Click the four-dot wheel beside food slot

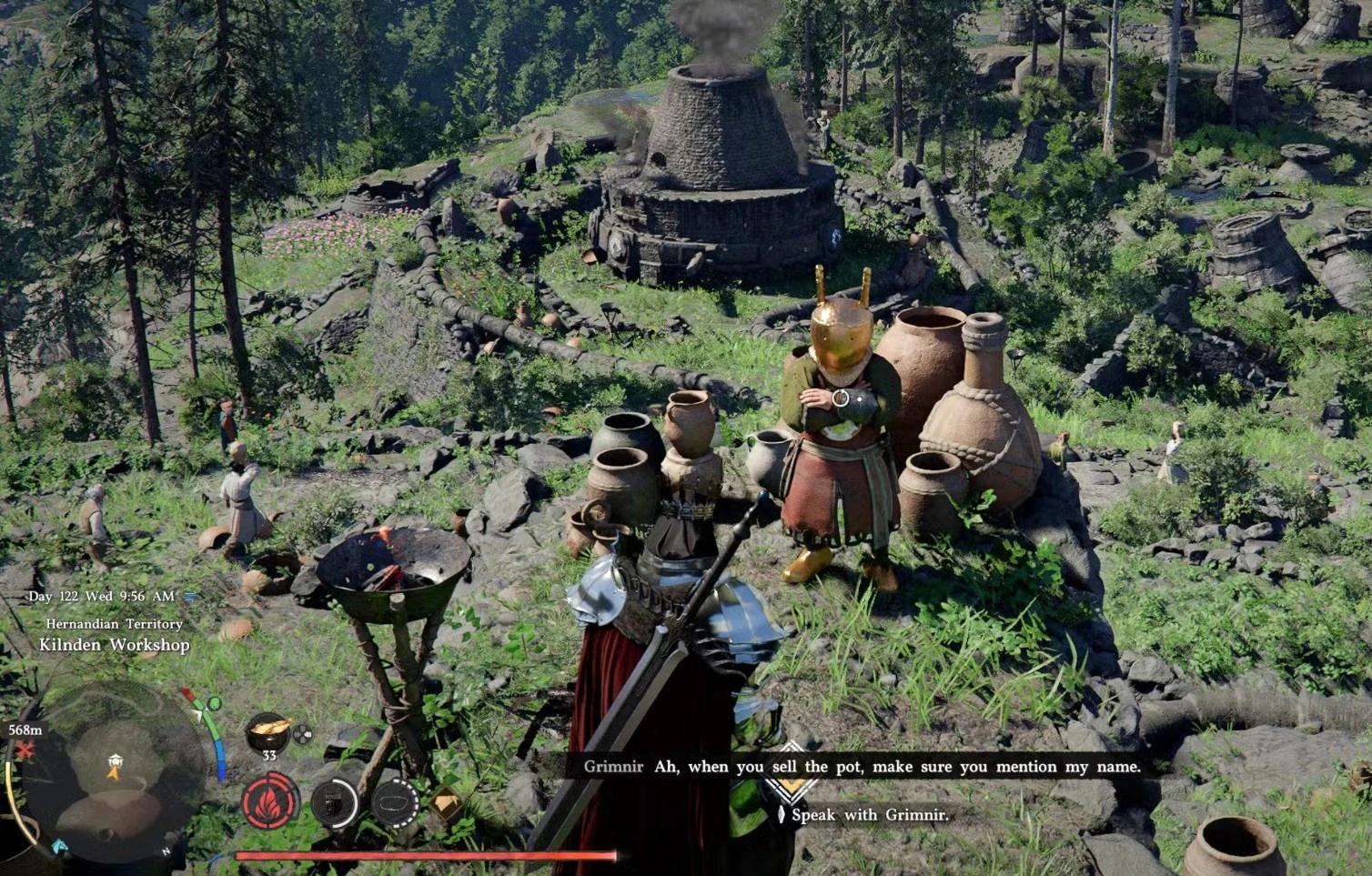302,733
